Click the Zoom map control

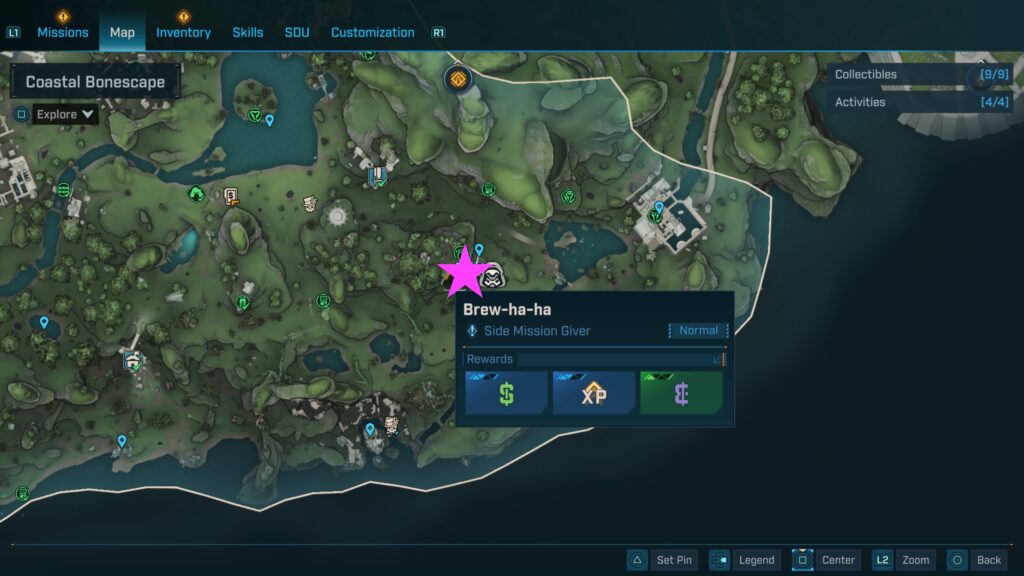903,560
